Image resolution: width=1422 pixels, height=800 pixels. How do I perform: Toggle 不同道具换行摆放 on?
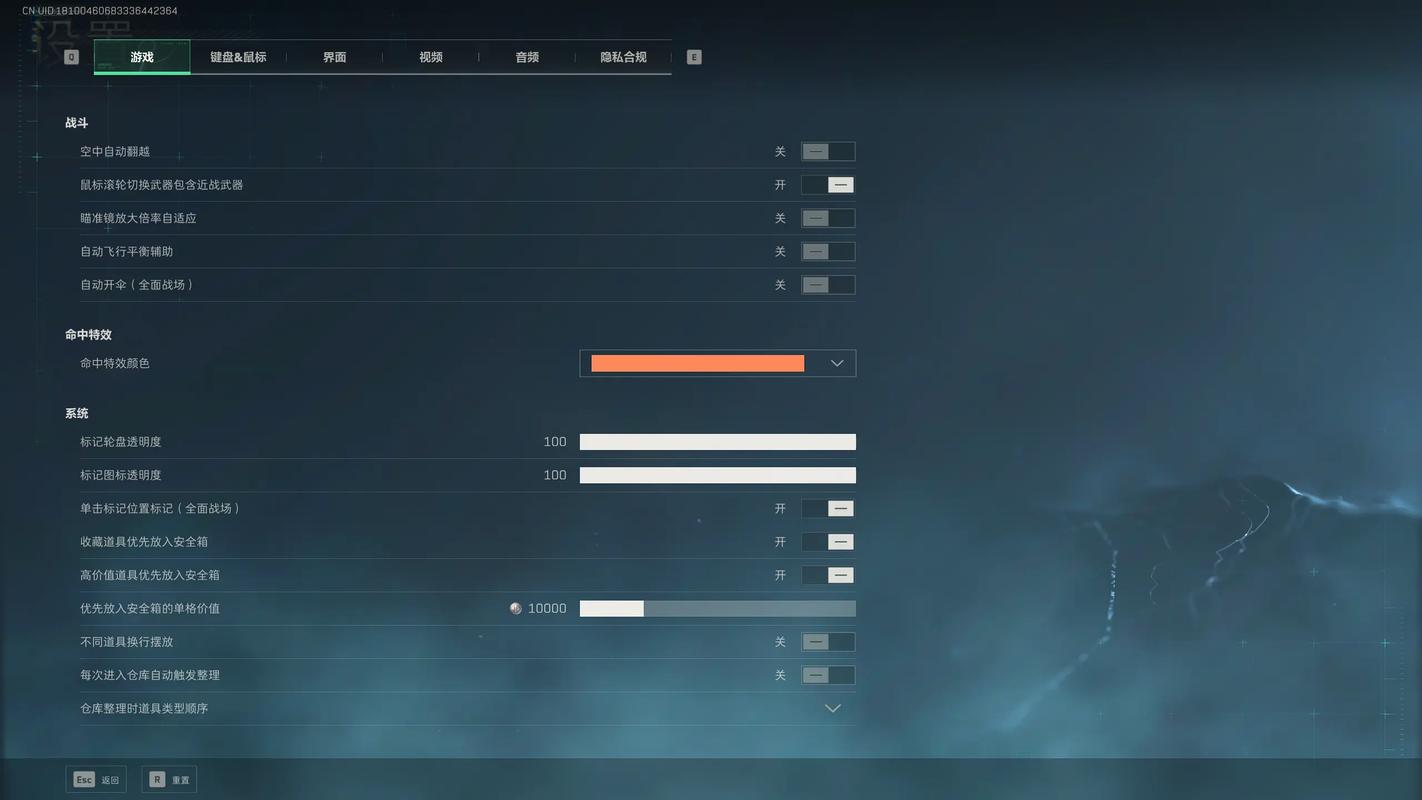click(x=828, y=641)
